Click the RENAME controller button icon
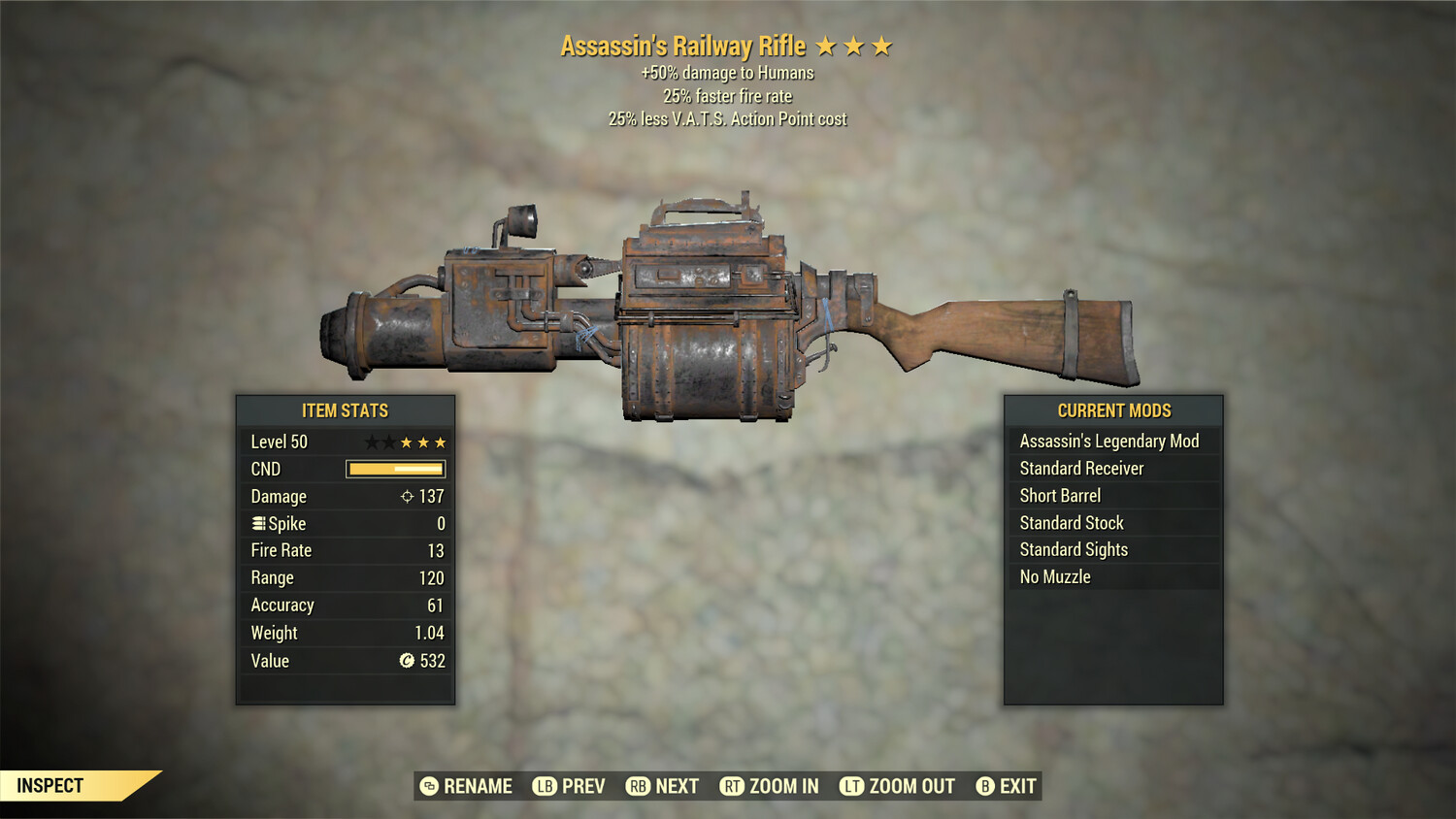 tap(427, 786)
